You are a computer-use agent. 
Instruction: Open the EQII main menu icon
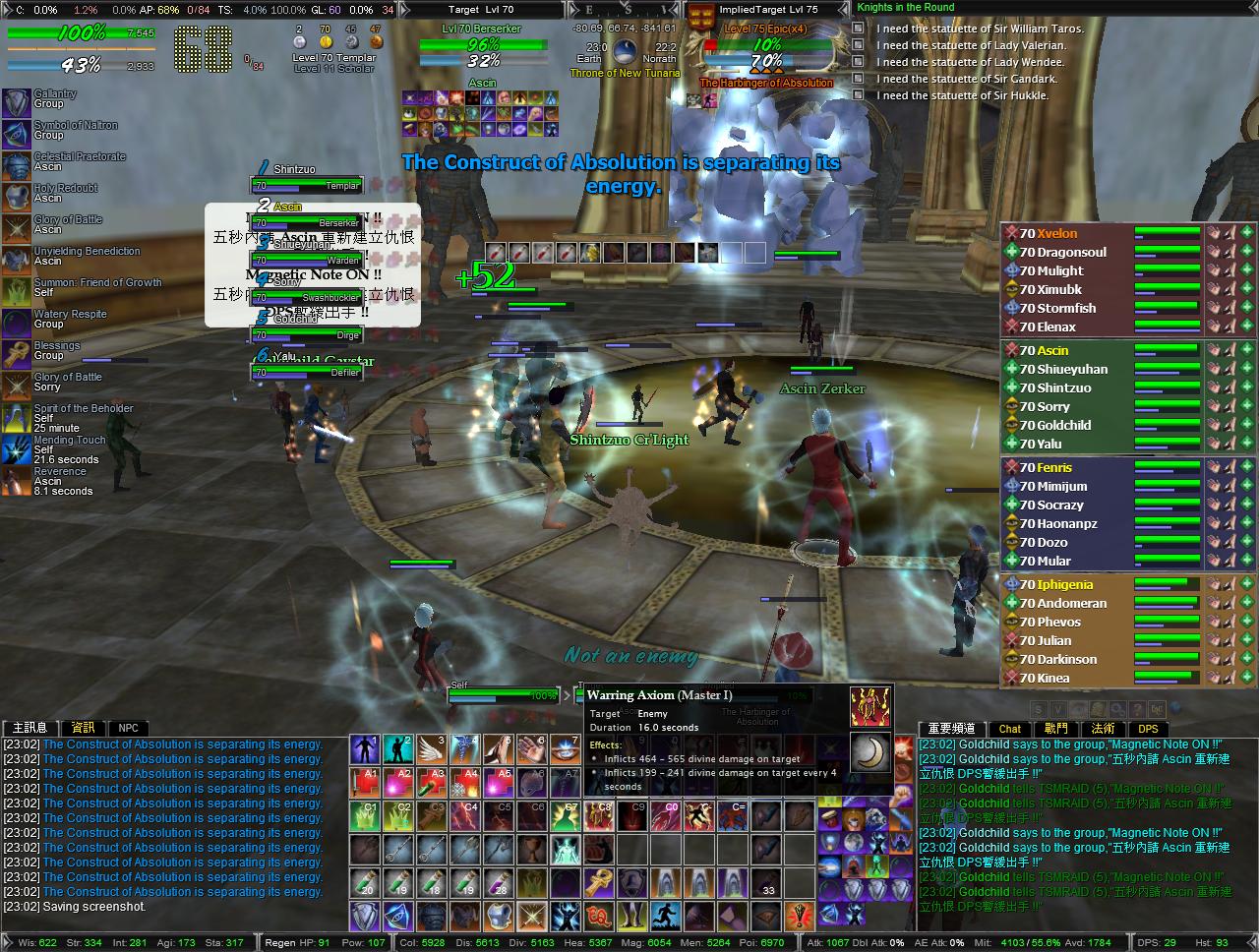(1158, 708)
